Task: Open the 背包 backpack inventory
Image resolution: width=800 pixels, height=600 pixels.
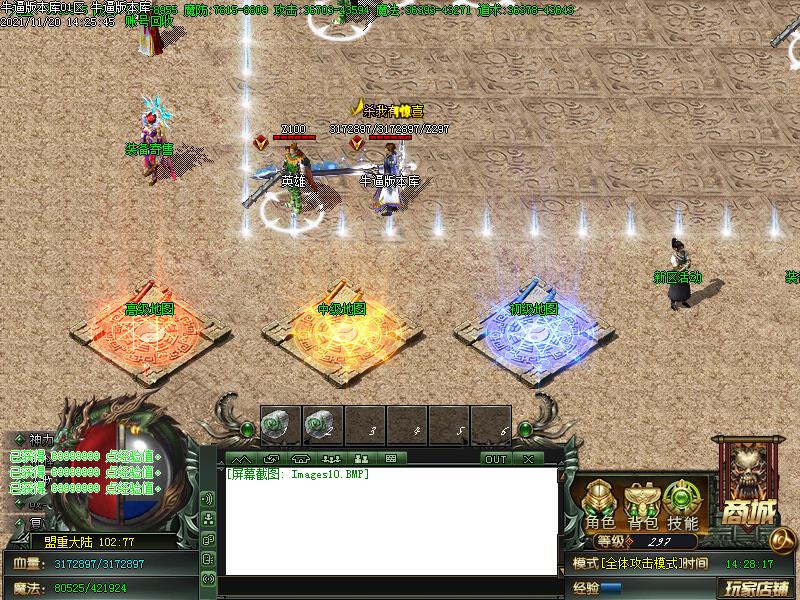Action: coord(642,504)
